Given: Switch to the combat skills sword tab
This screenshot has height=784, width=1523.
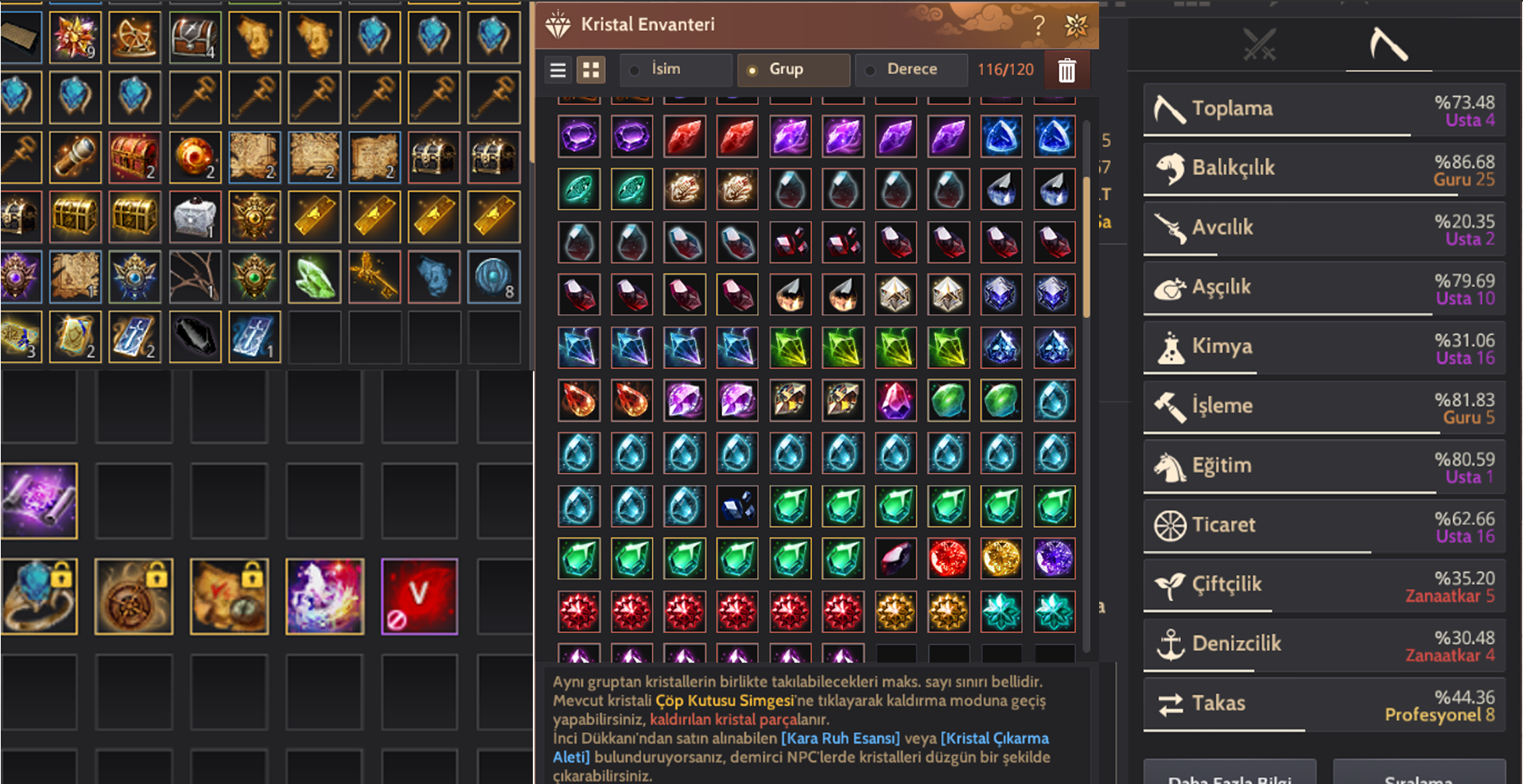Looking at the screenshot, I should click(1257, 45).
